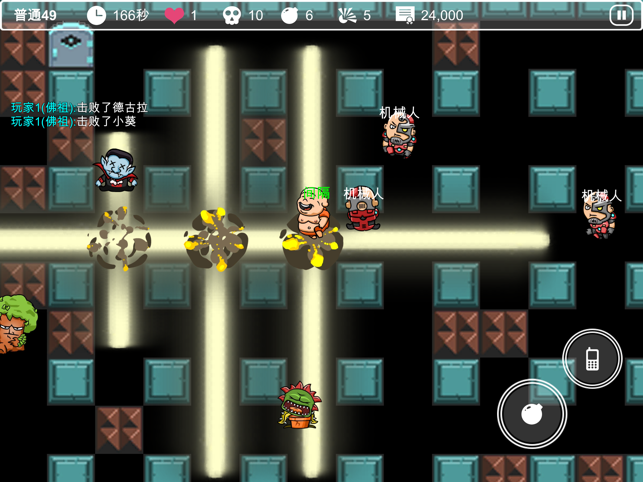Pause the game
This screenshot has width=643, height=482.
click(621, 16)
